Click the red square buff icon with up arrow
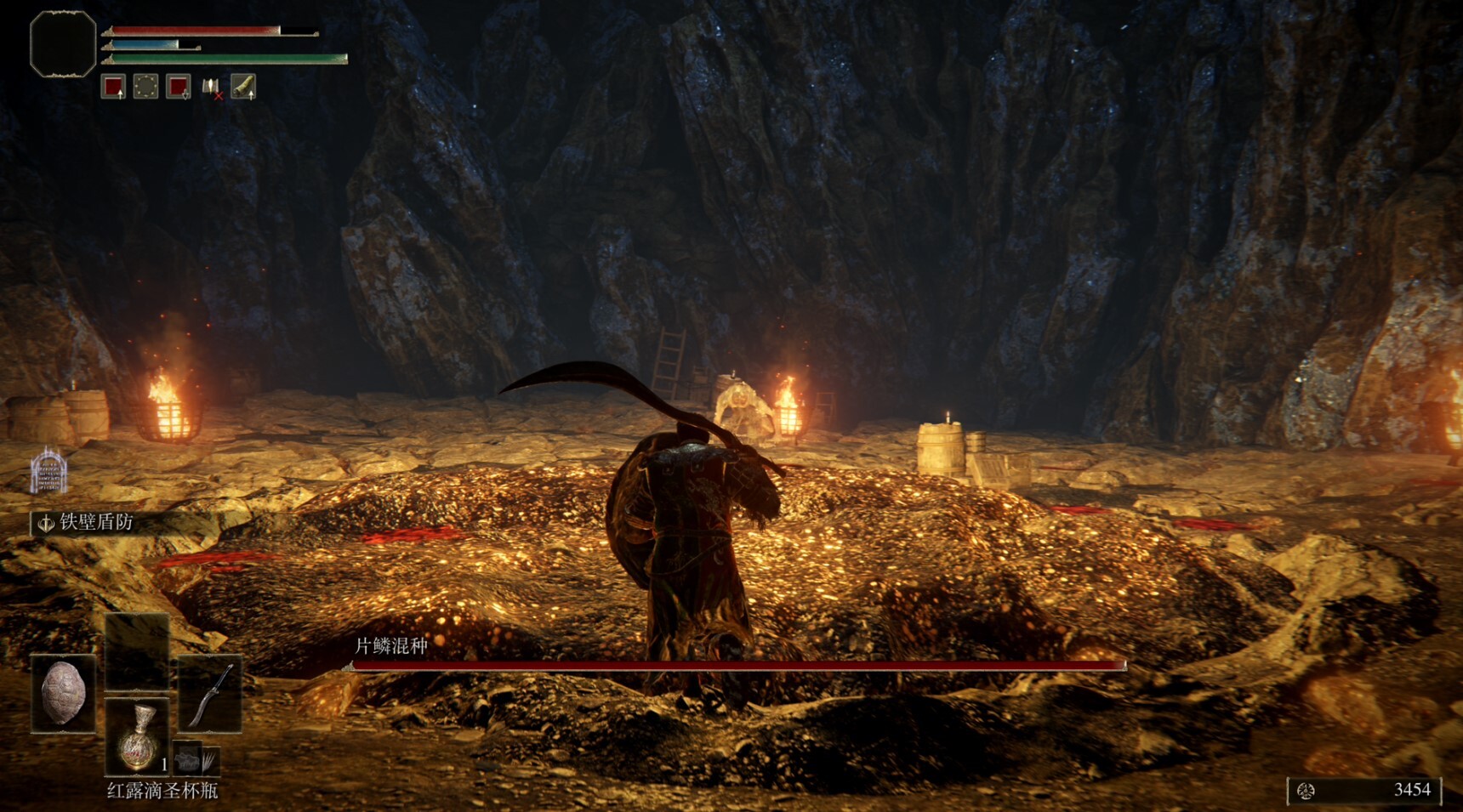 coord(113,87)
